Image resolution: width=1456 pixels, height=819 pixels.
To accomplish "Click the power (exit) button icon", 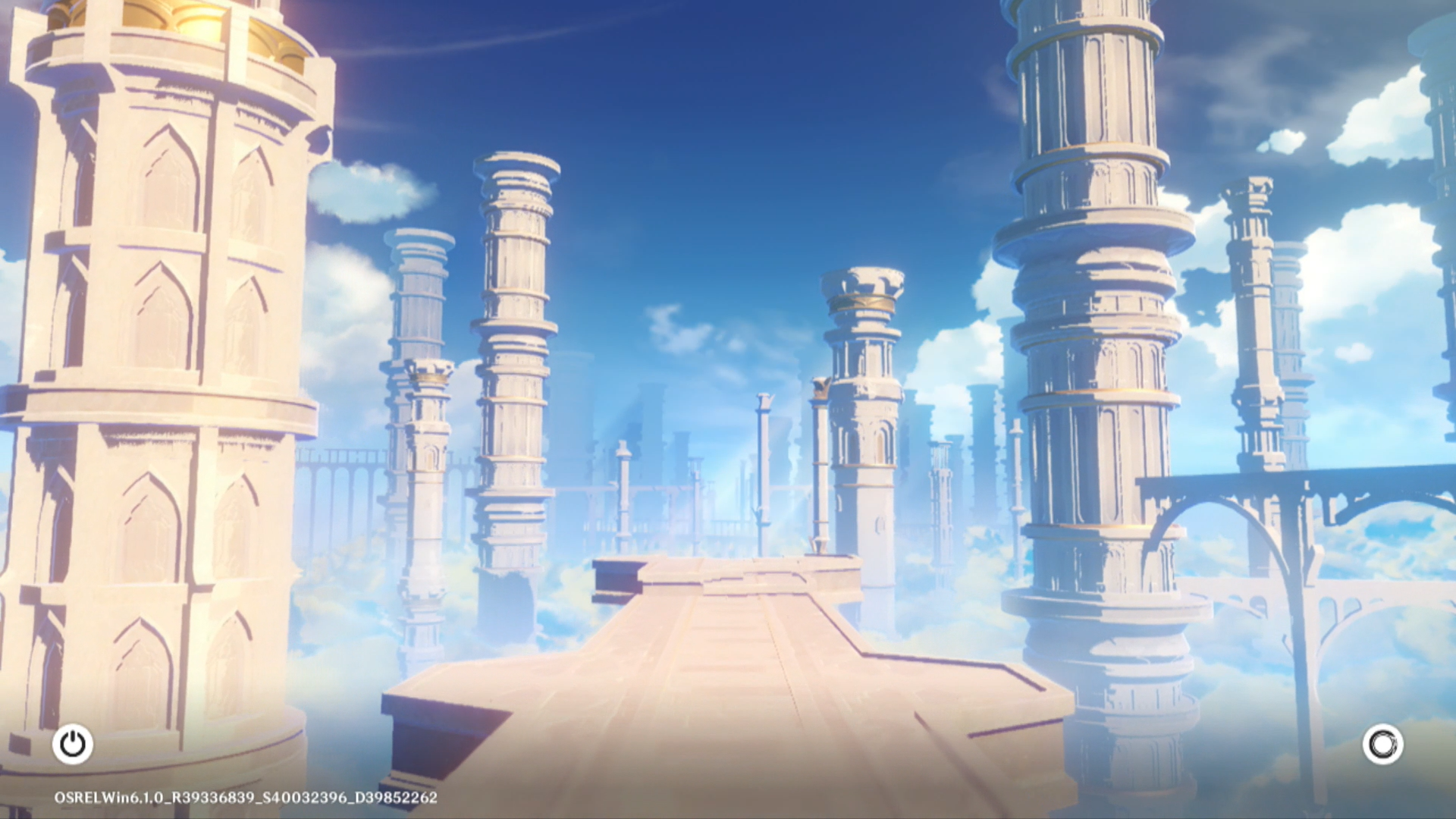I will [x=73, y=744].
